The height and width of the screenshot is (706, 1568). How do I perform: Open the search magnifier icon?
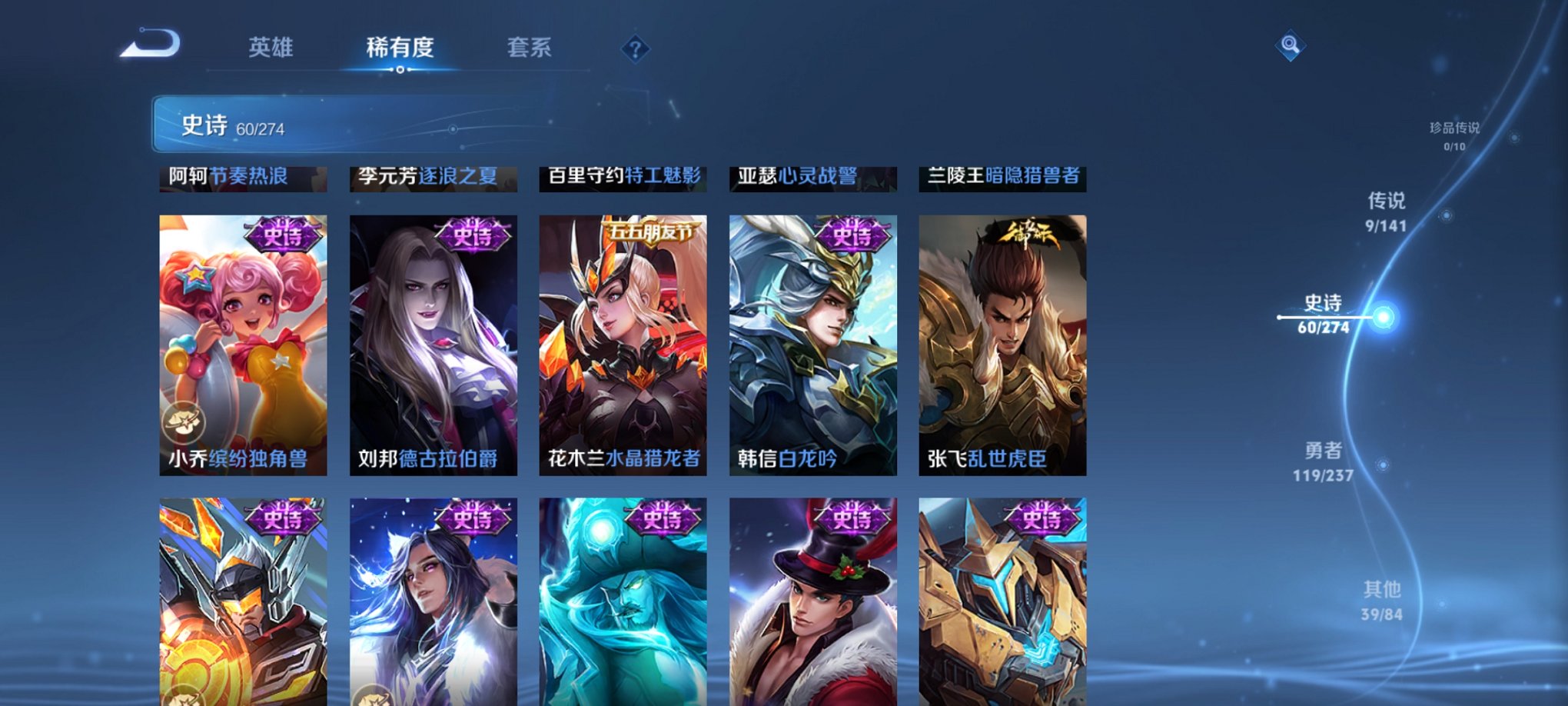point(1291,45)
